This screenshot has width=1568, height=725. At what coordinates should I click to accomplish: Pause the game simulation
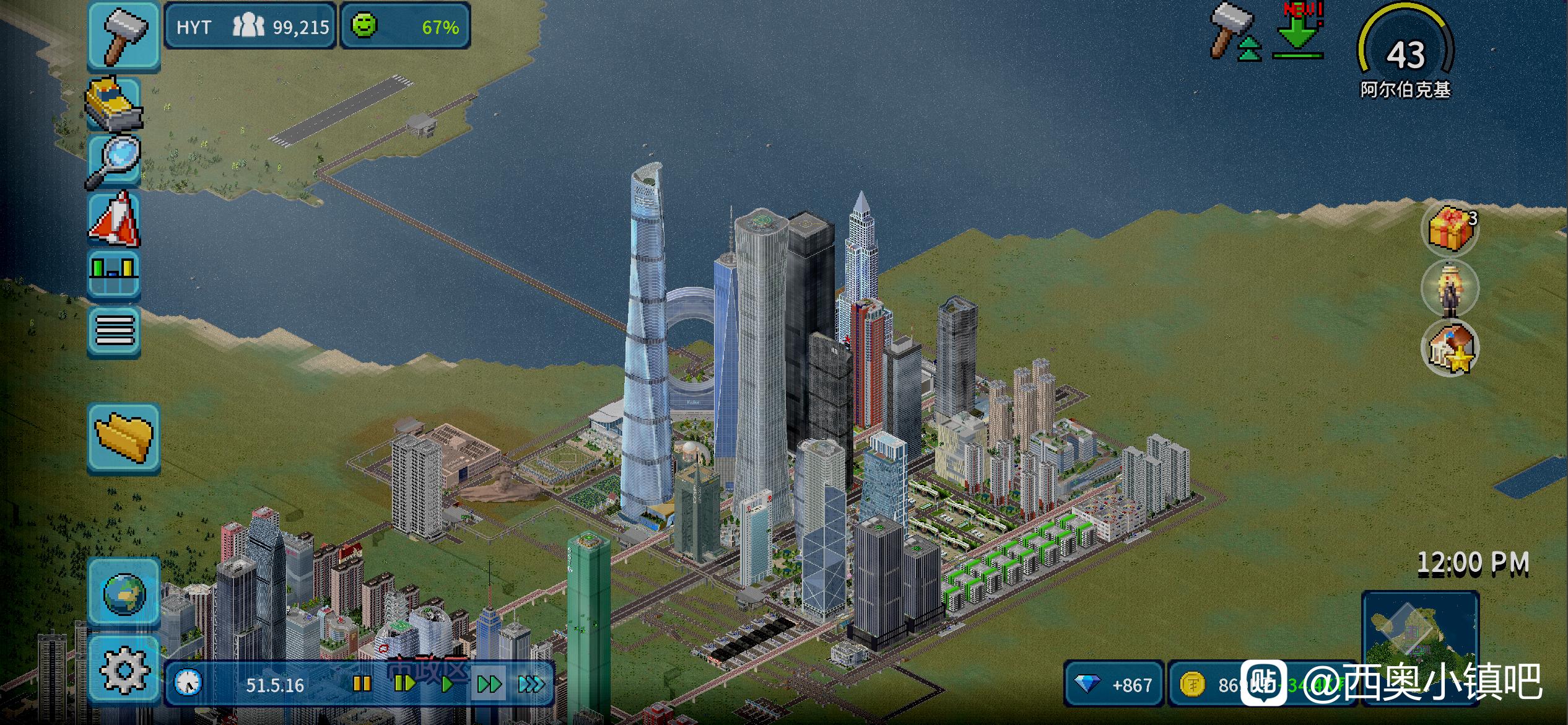[x=362, y=684]
